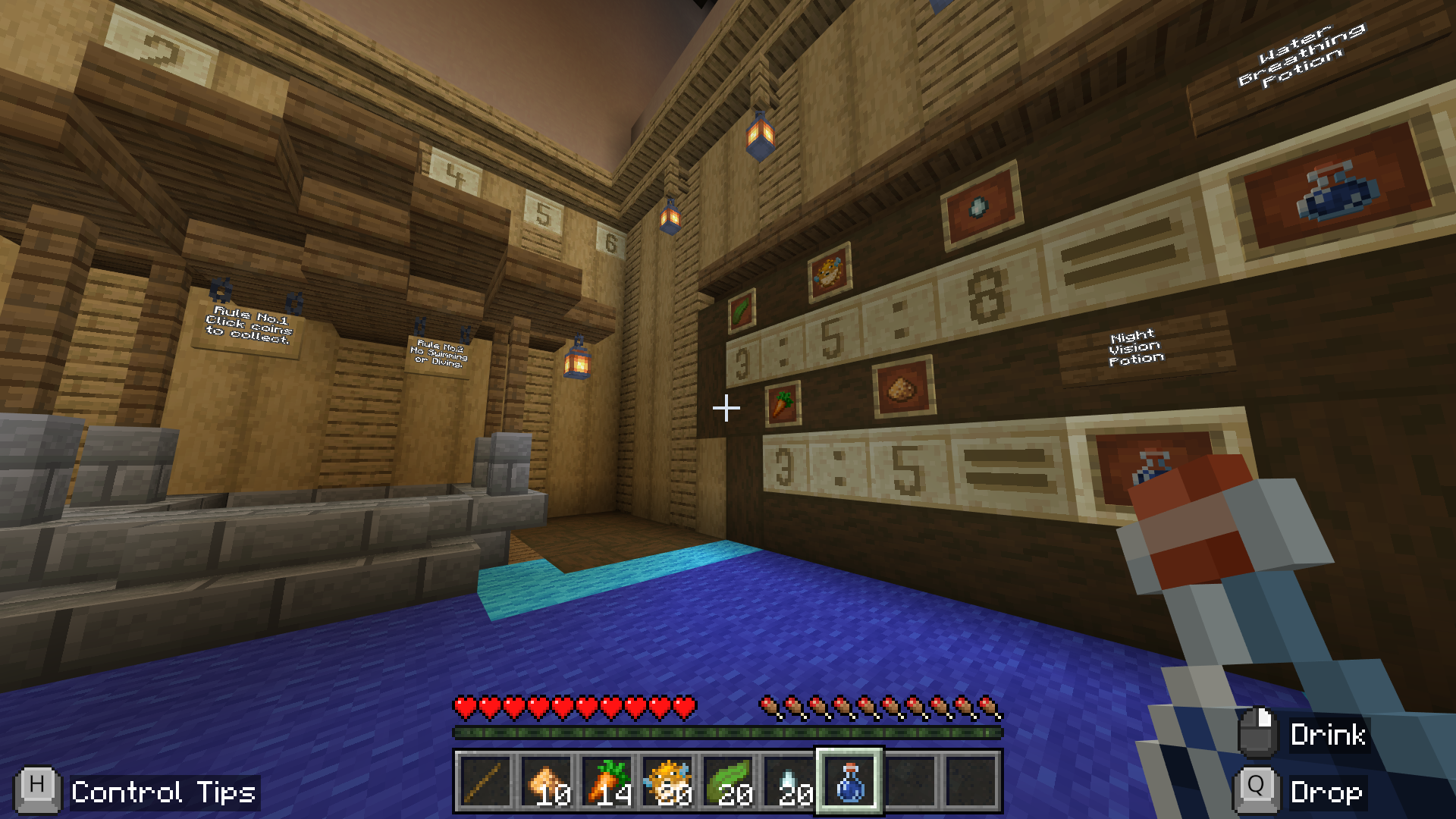Select the carrot hotbar slot
The height and width of the screenshot is (819, 1456).
tap(607, 781)
